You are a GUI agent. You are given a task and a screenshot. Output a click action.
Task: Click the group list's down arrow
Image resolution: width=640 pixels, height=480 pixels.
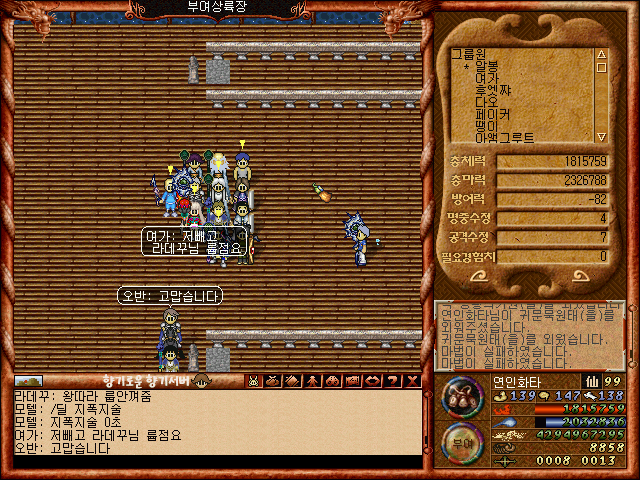click(601, 137)
